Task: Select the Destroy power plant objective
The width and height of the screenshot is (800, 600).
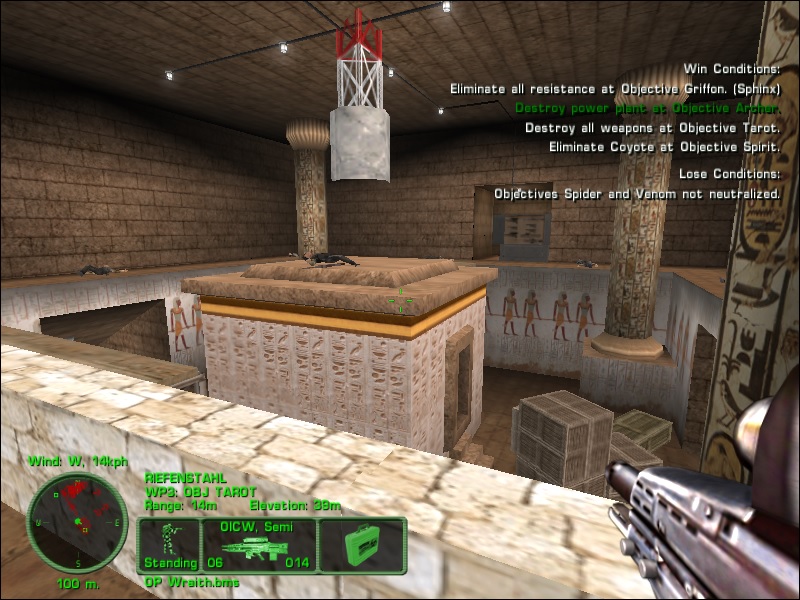Action: pyautogui.click(x=647, y=108)
